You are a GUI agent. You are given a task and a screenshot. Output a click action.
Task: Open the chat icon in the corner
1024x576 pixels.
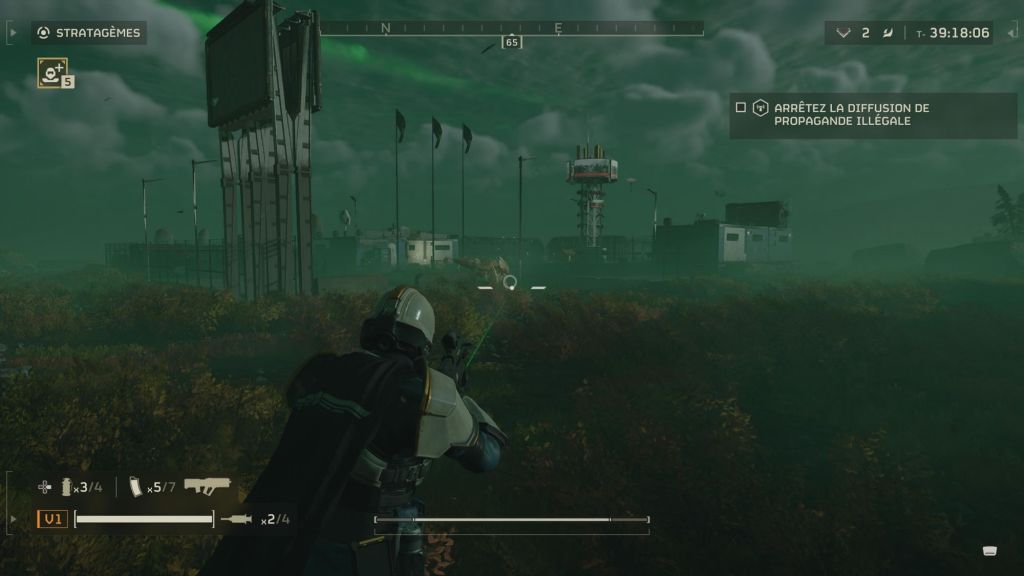pos(990,550)
